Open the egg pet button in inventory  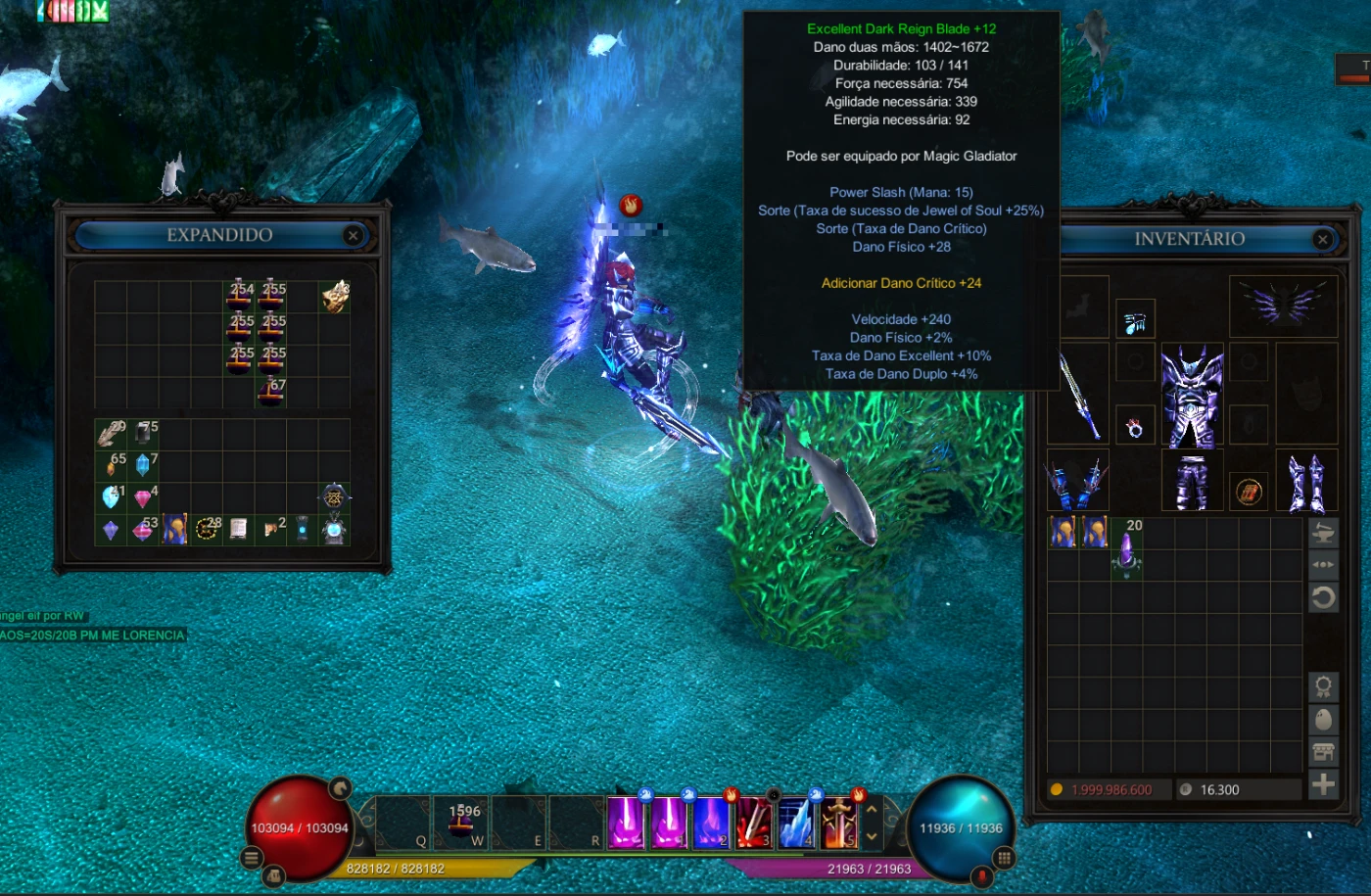(x=1323, y=720)
